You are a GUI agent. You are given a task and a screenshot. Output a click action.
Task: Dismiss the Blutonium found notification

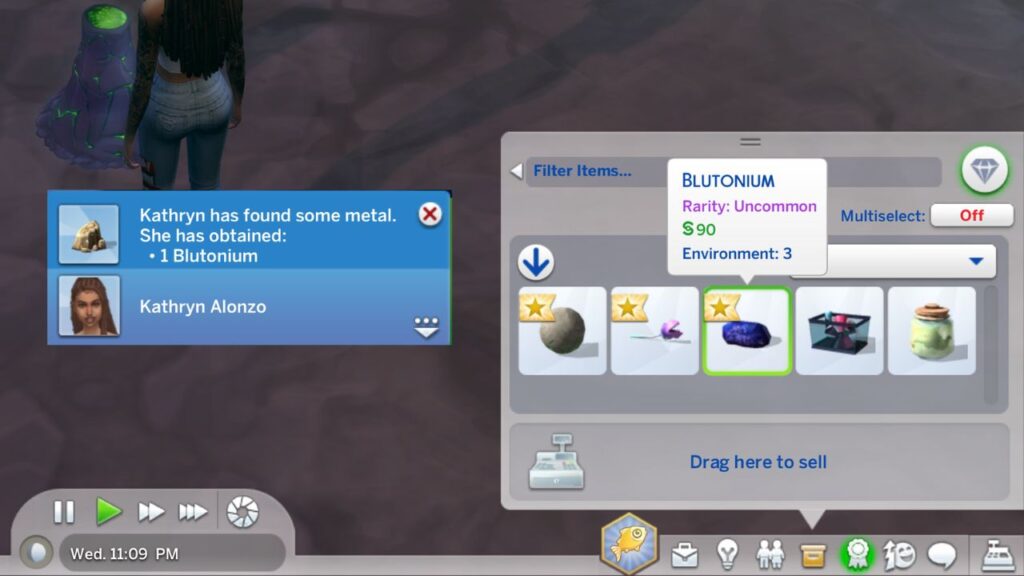(430, 214)
